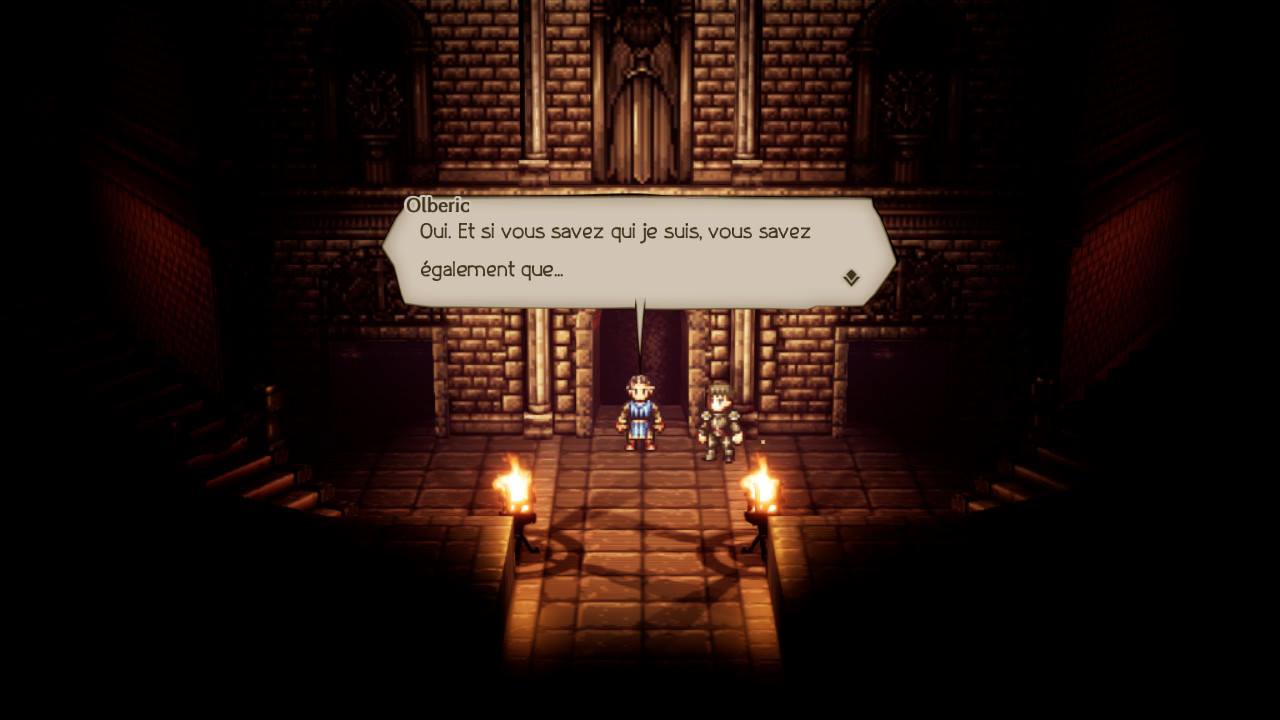Click the dialogue text to advance
The width and height of the screenshot is (1280, 720).
pyautogui.click(x=613, y=232)
